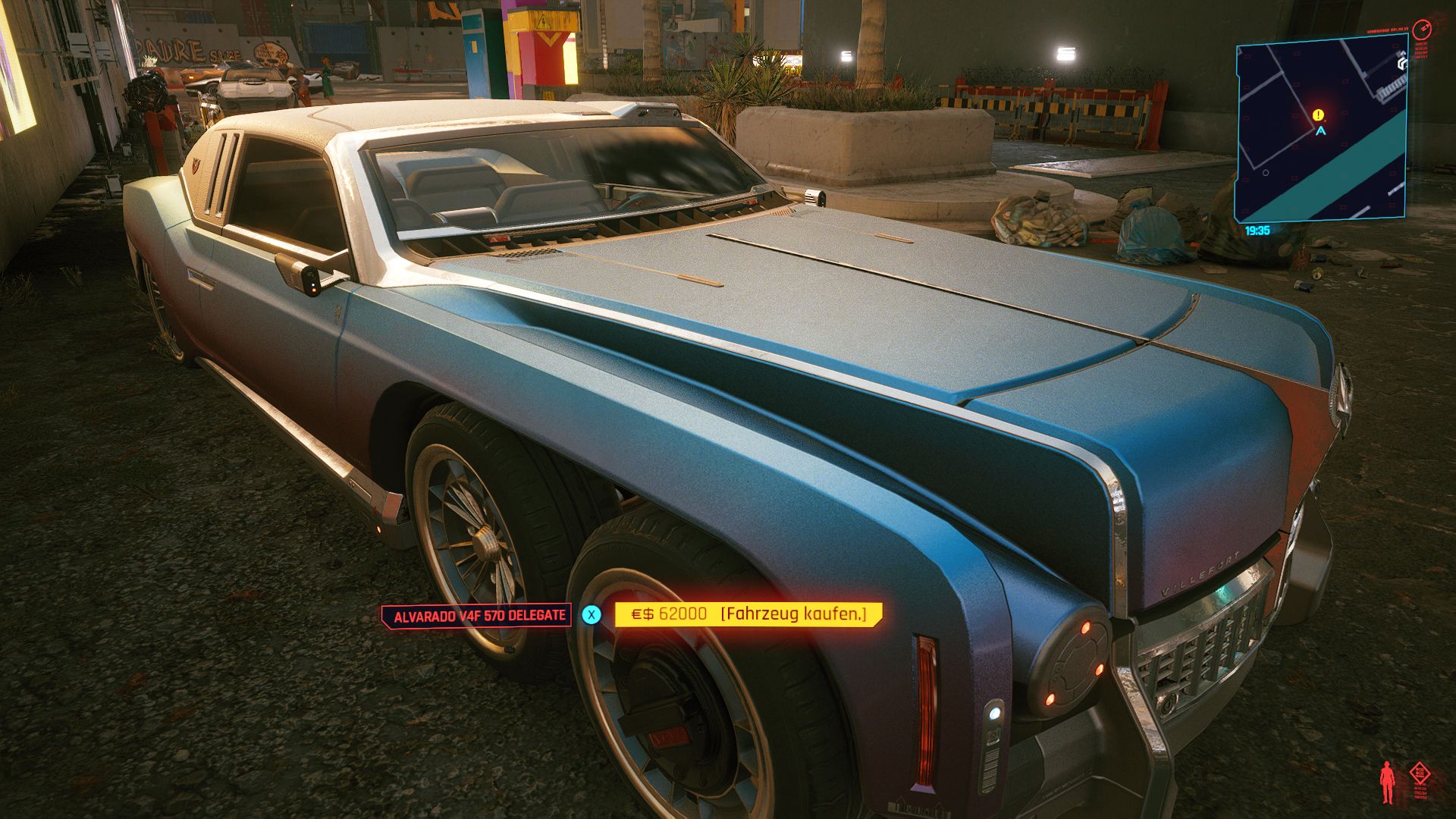This screenshot has width=1456, height=819.
Task: Click the red body-status silhouette icon
Action: point(1387,783)
